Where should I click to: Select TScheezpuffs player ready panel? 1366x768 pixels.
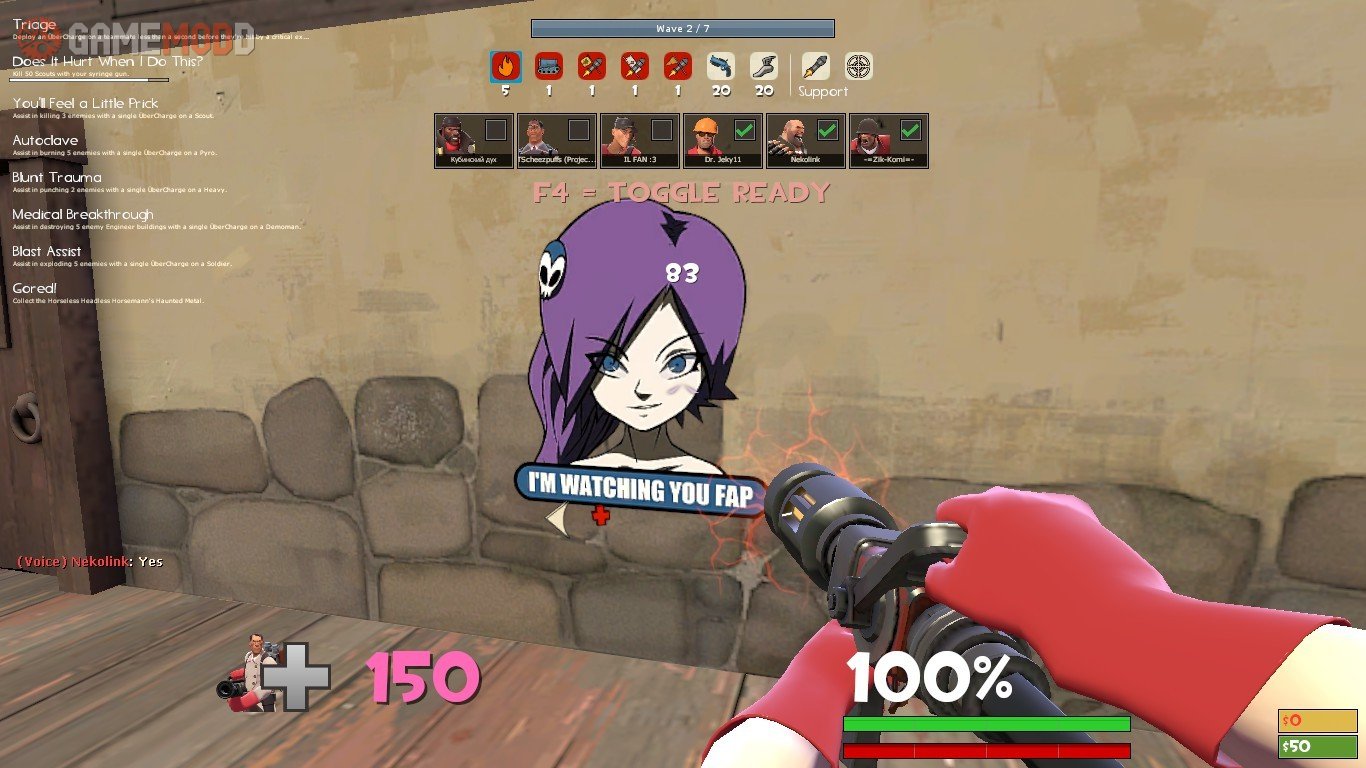(x=557, y=140)
